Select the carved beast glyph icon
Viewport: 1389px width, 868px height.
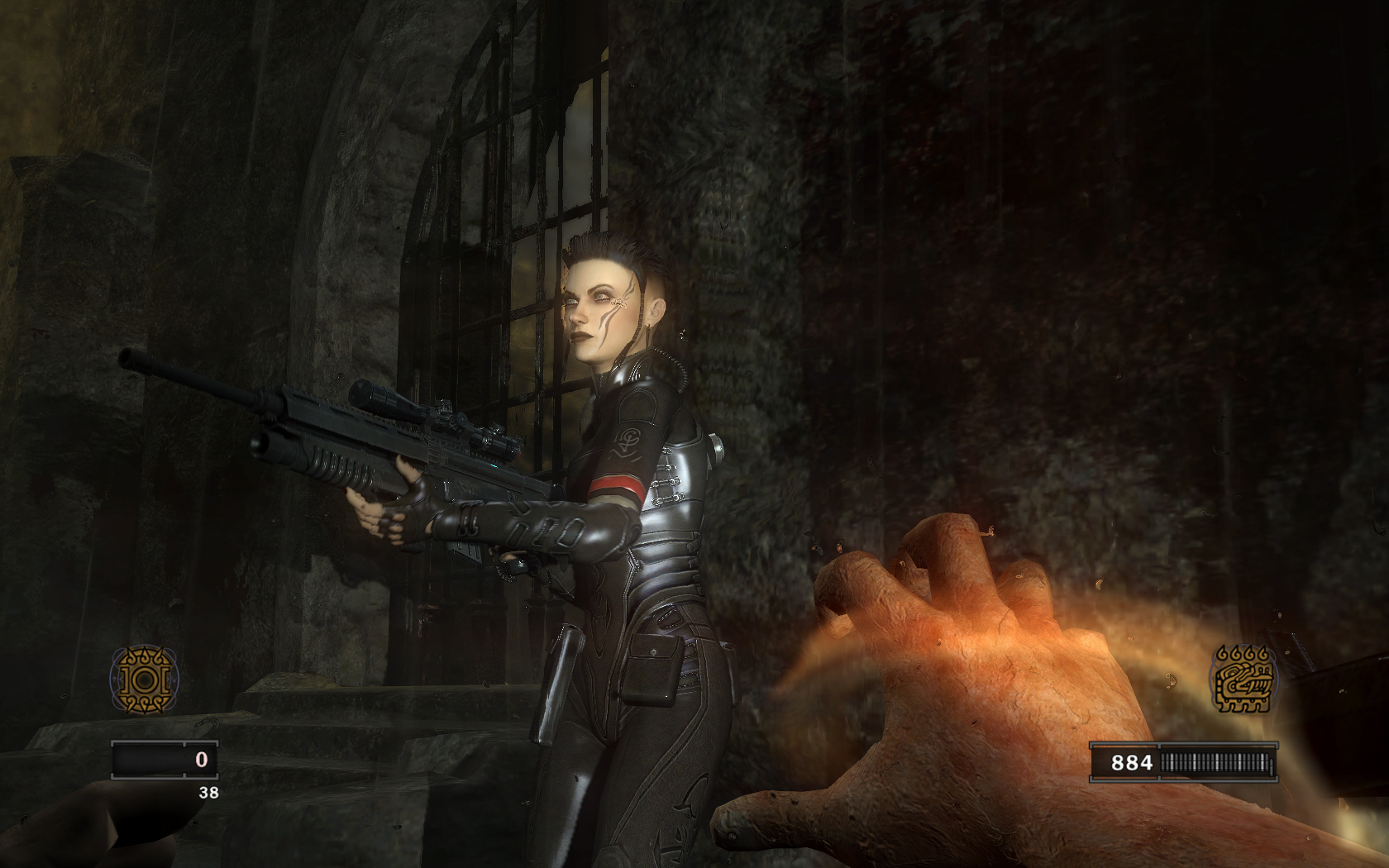pyautogui.click(x=1243, y=680)
